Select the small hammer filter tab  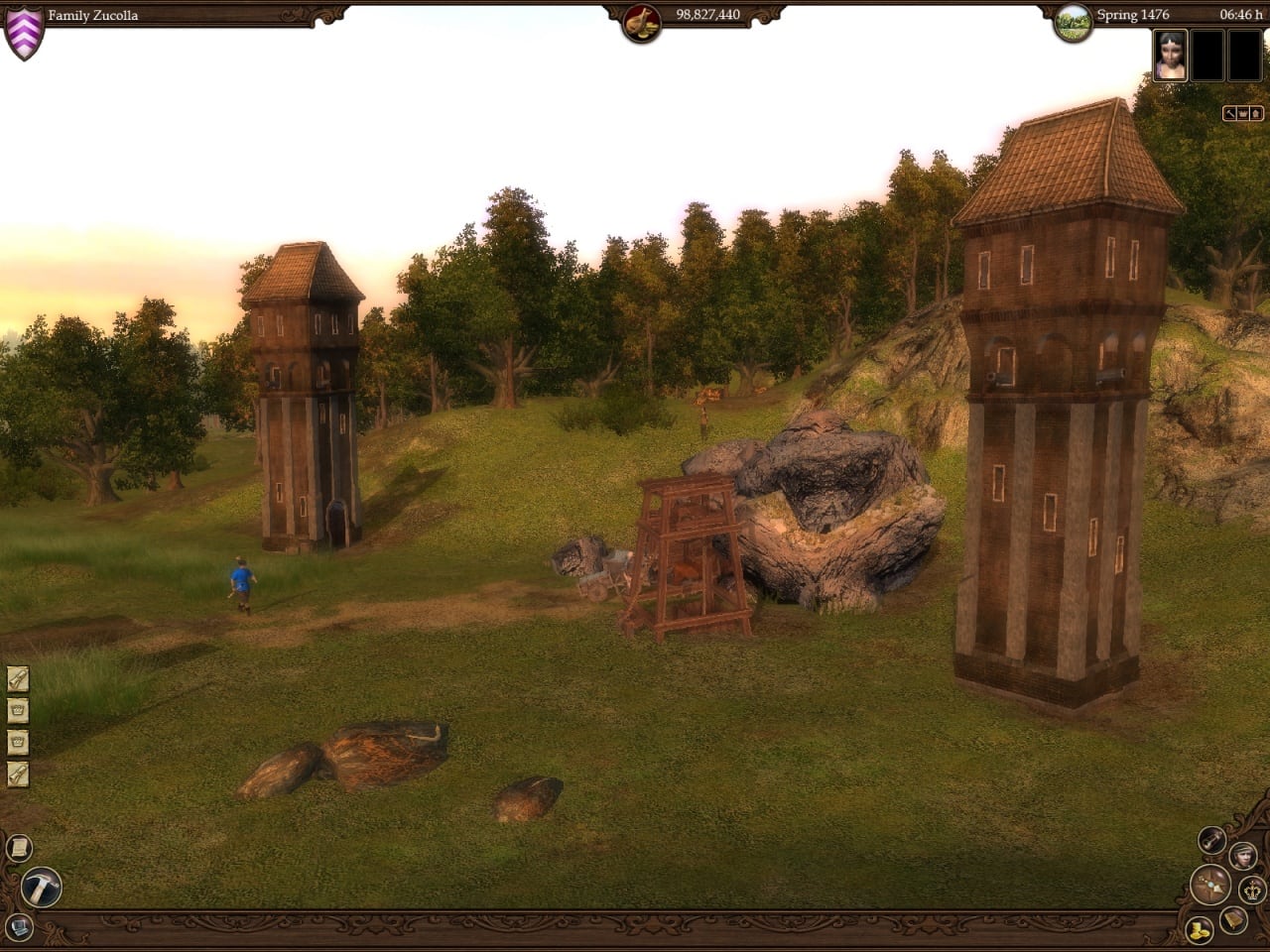click(1229, 114)
